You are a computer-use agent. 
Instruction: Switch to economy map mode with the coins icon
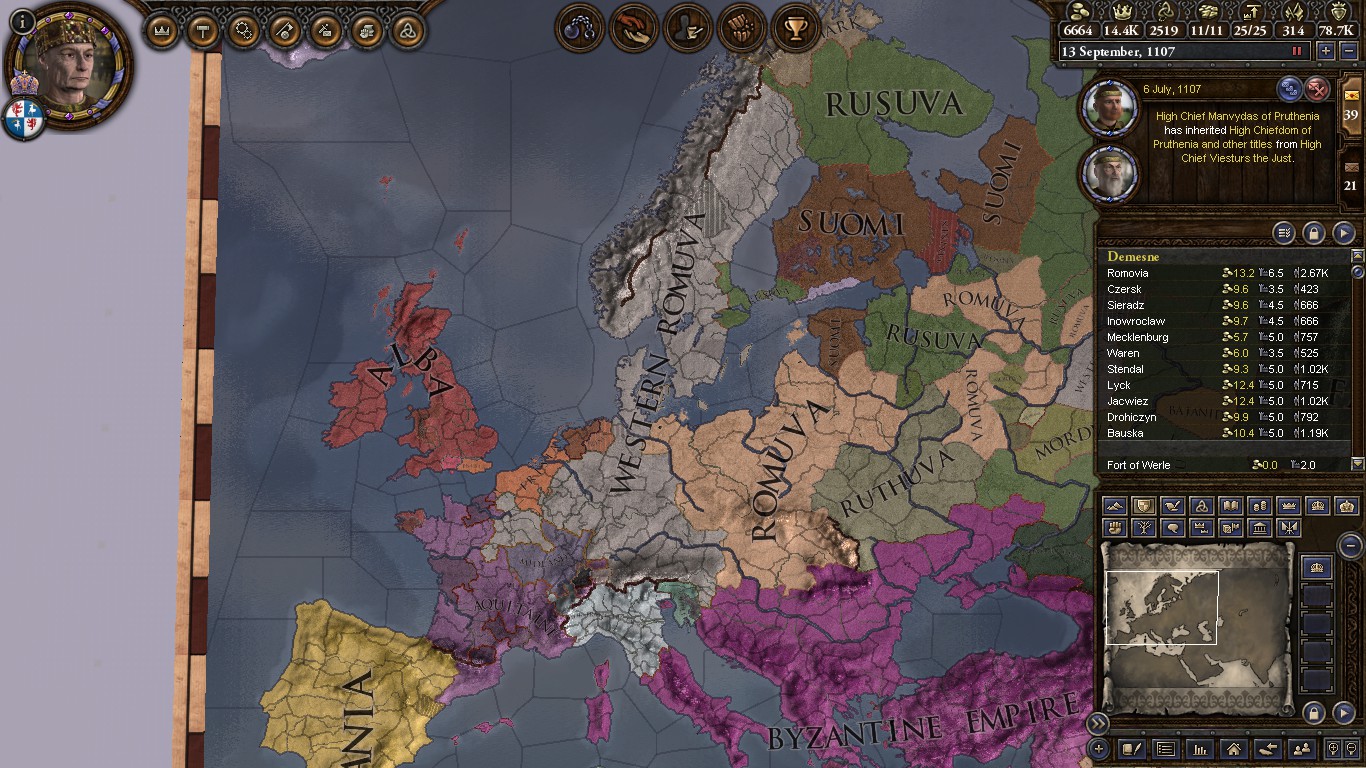click(1258, 507)
